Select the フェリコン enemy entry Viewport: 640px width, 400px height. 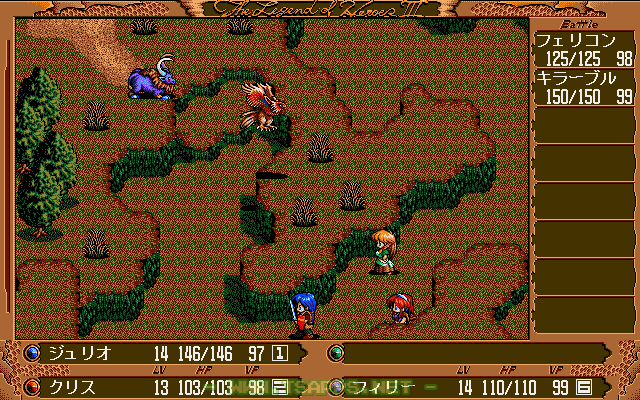585,50
